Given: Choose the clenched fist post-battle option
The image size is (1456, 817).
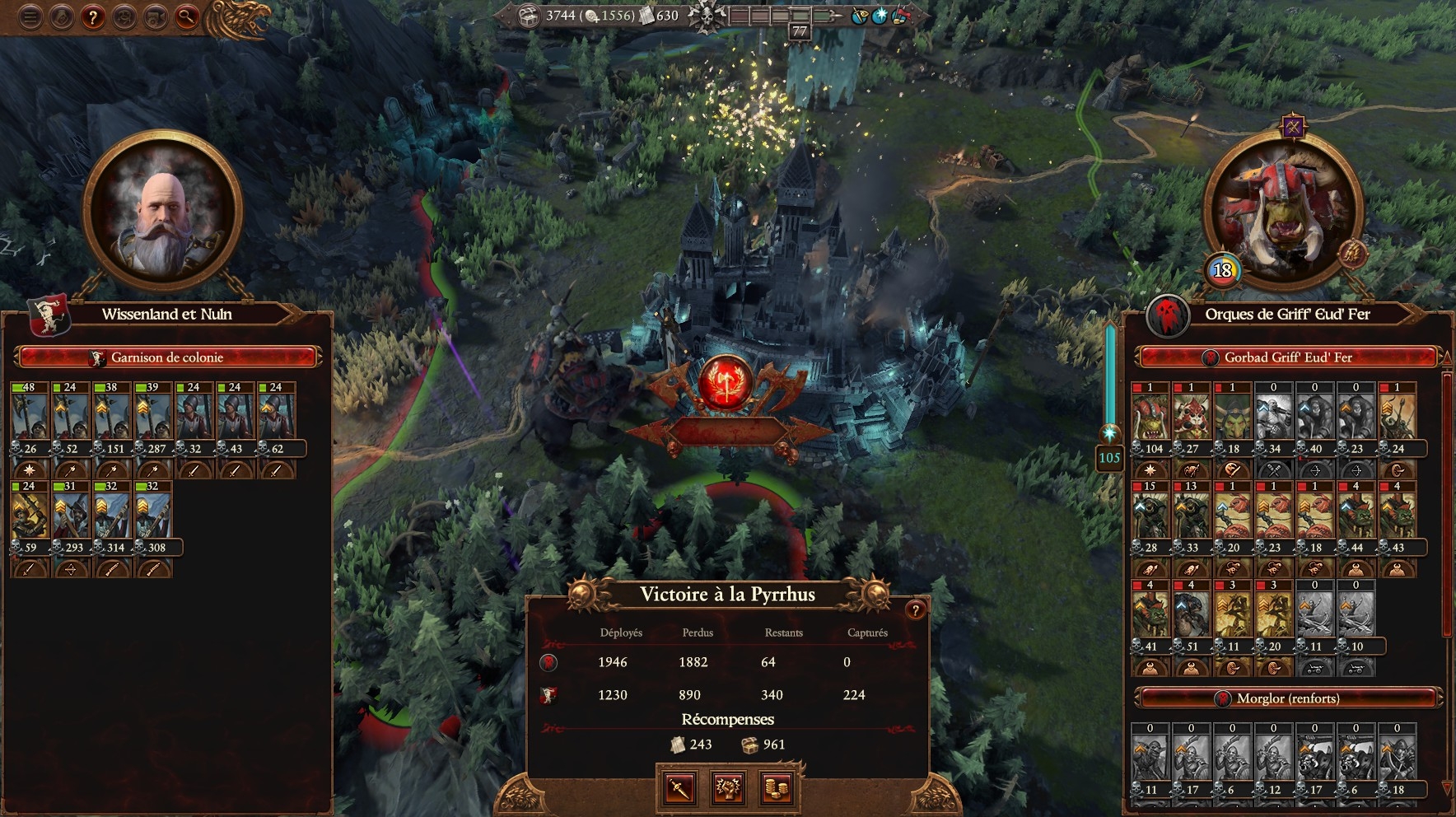Looking at the screenshot, I should (728, 788).
